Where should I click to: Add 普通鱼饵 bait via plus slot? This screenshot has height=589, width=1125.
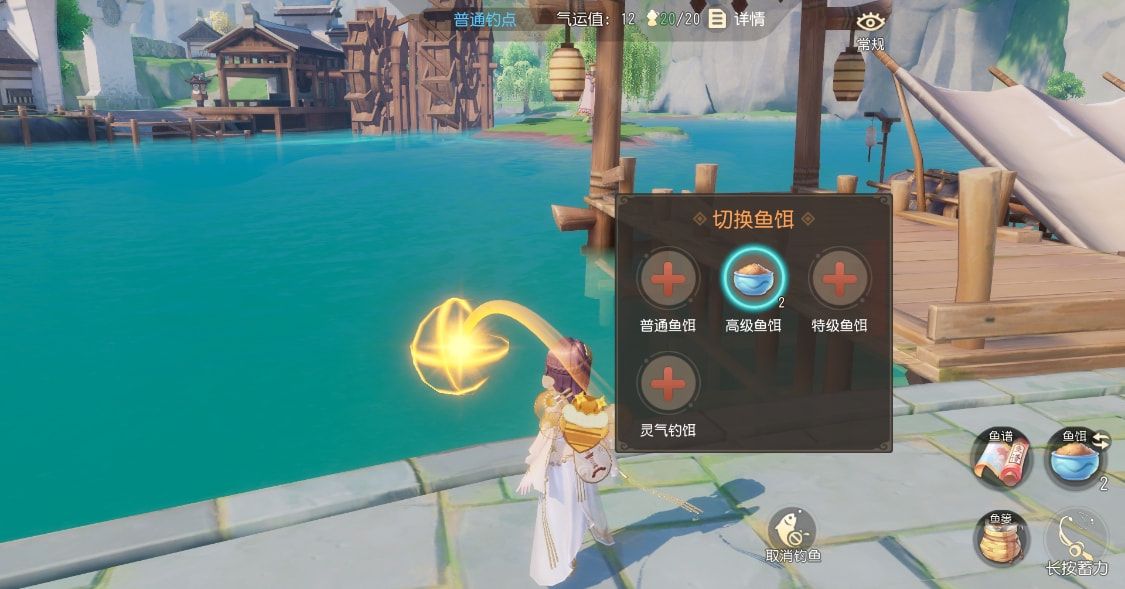pos(668,278)
